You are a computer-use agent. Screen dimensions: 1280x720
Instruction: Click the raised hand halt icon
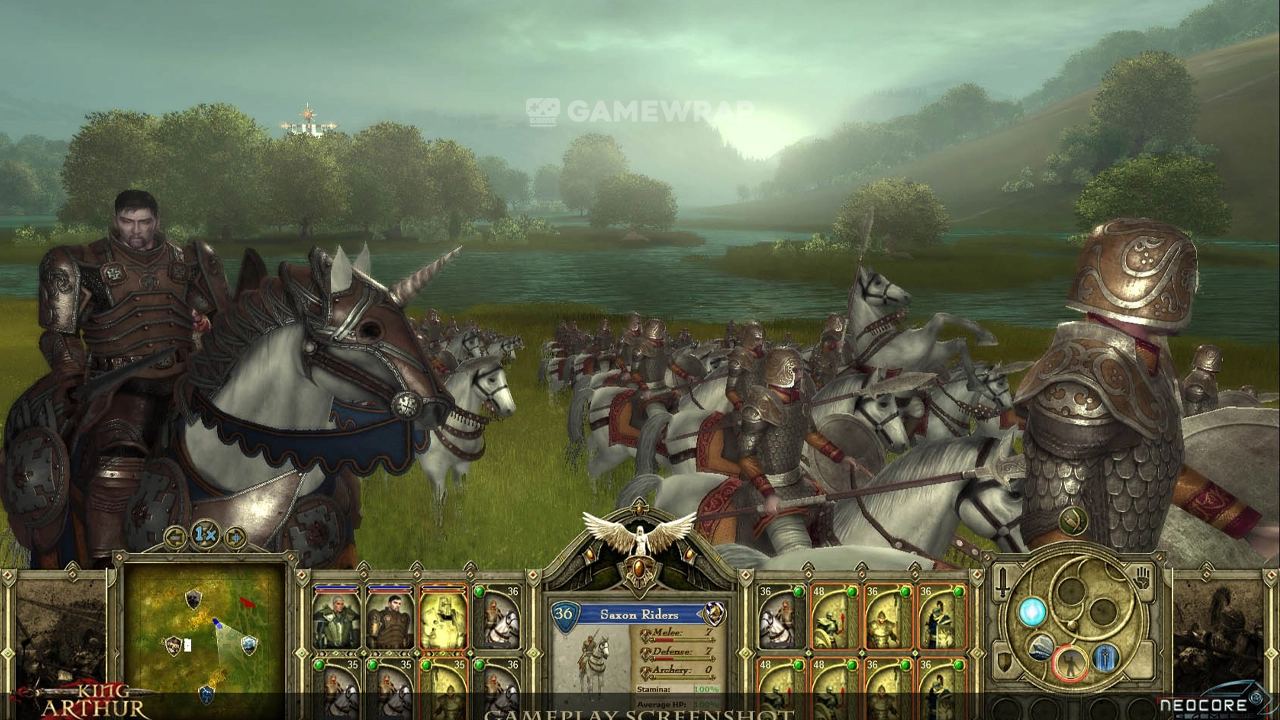click(x=1142, y=578)
